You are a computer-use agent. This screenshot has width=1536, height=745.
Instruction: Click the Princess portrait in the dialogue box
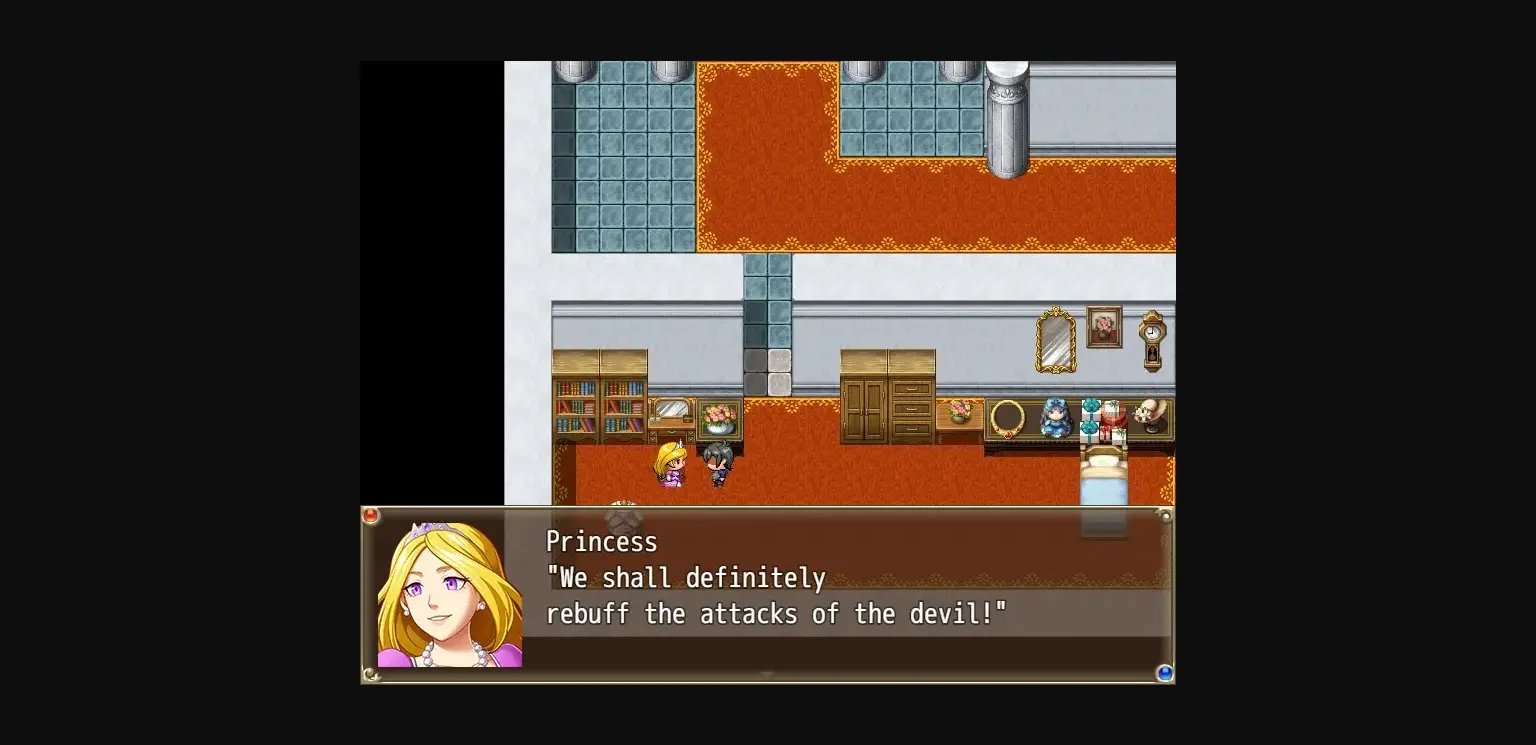[448, 590]
